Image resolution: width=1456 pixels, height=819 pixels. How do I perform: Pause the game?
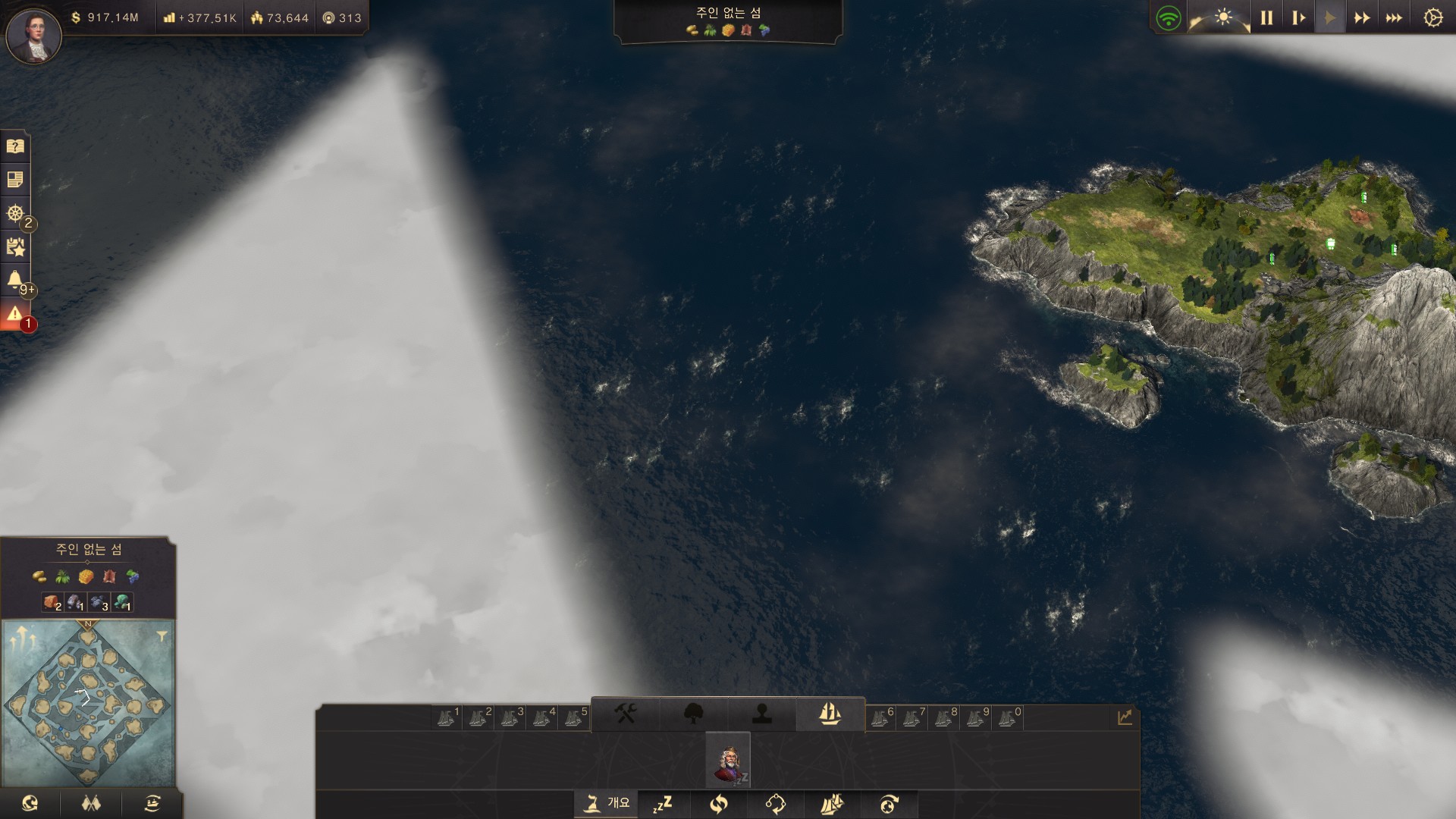(1266, 17)
